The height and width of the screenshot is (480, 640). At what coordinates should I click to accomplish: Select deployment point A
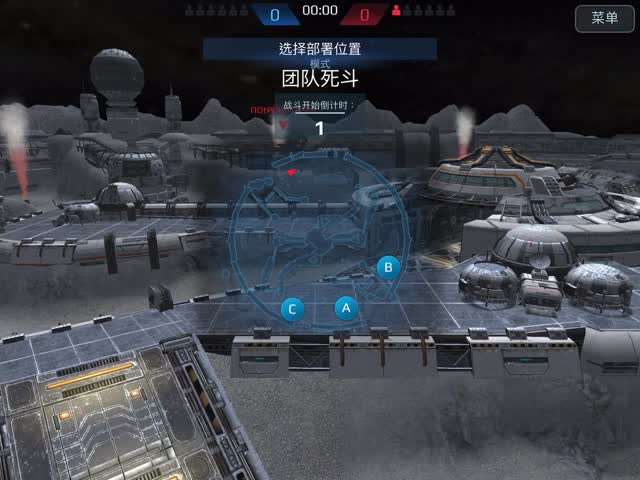345,308
